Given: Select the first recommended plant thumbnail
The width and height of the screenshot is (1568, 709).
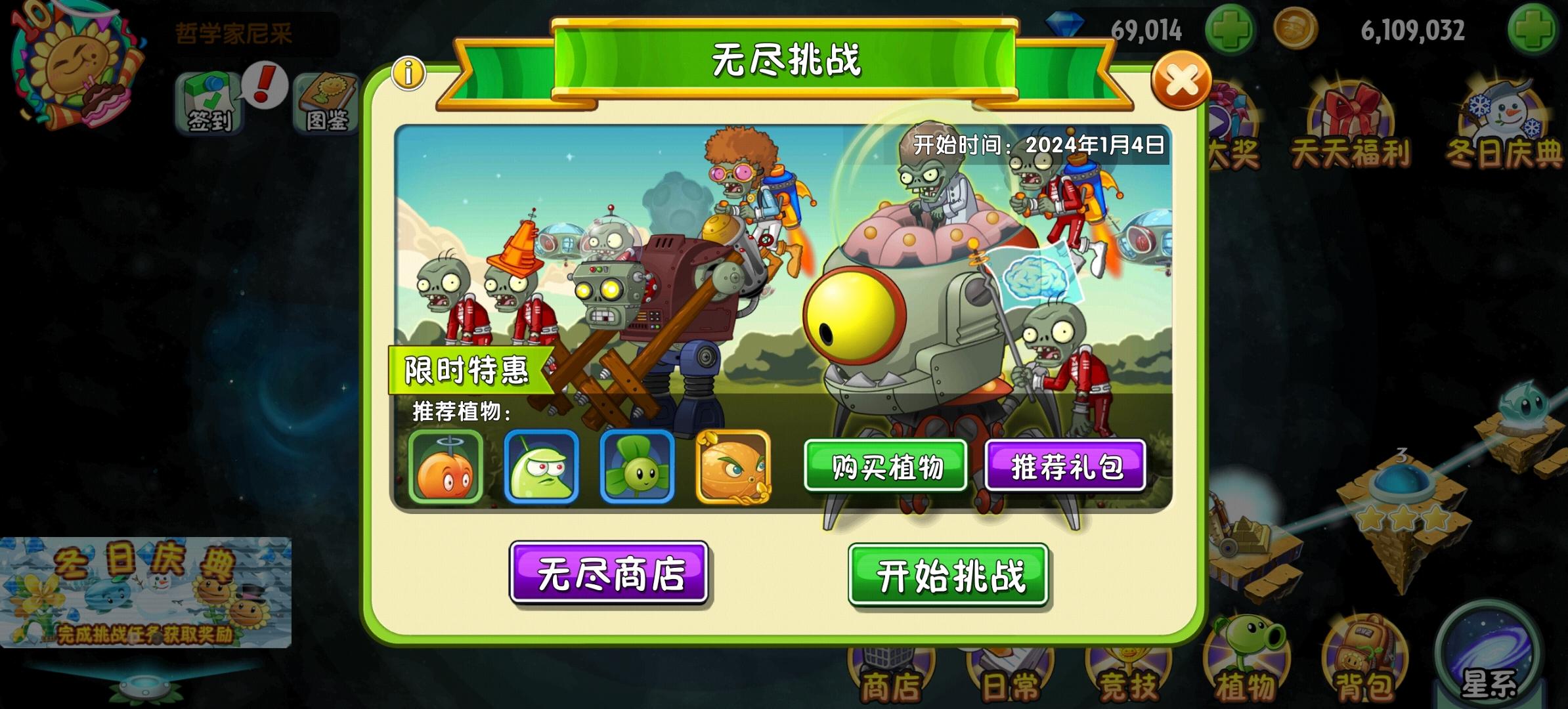Looking at the screenshot, I should (x=446, y=467).
